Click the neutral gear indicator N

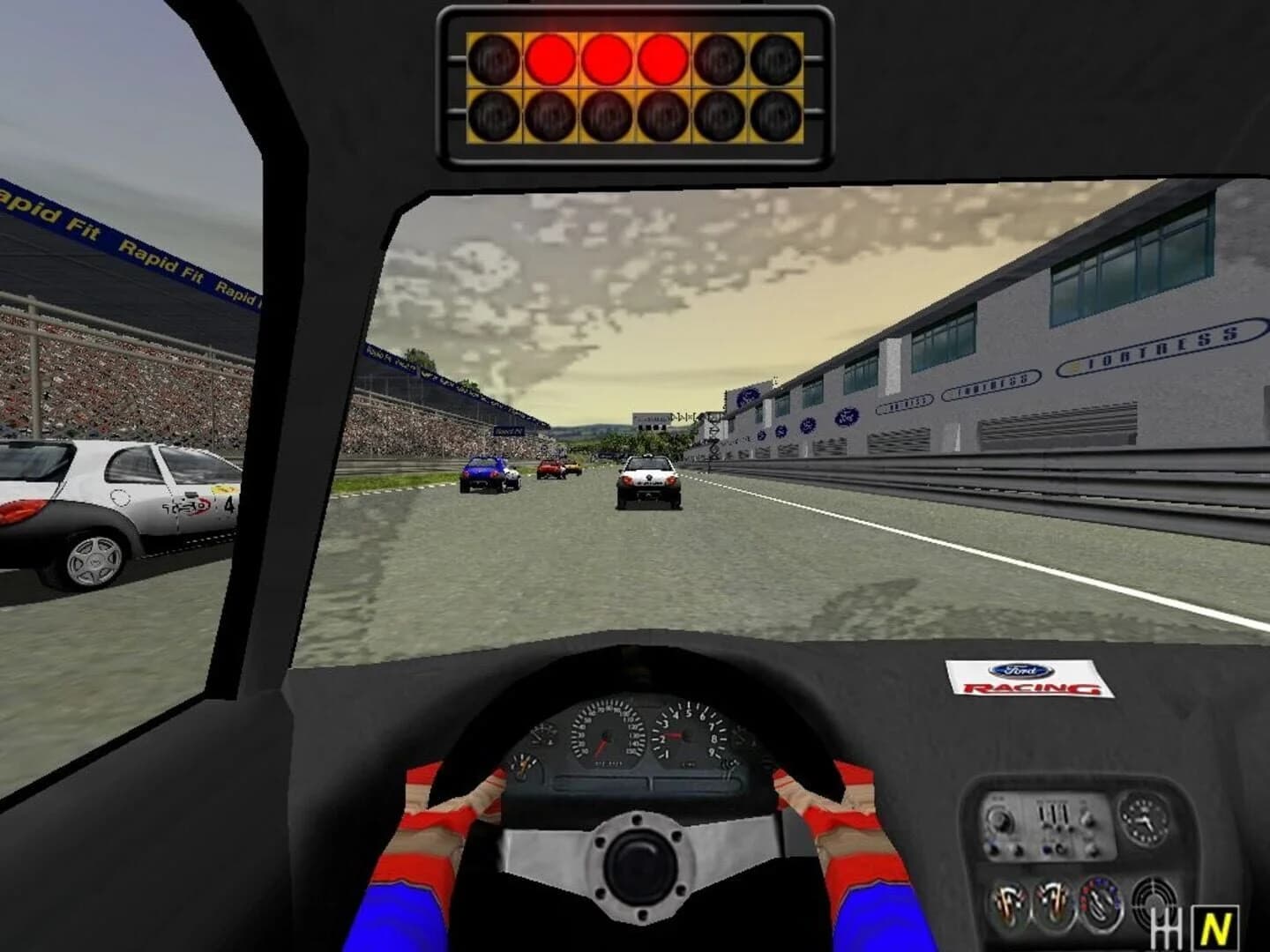pyautogui.click(x=1215, y=926)
